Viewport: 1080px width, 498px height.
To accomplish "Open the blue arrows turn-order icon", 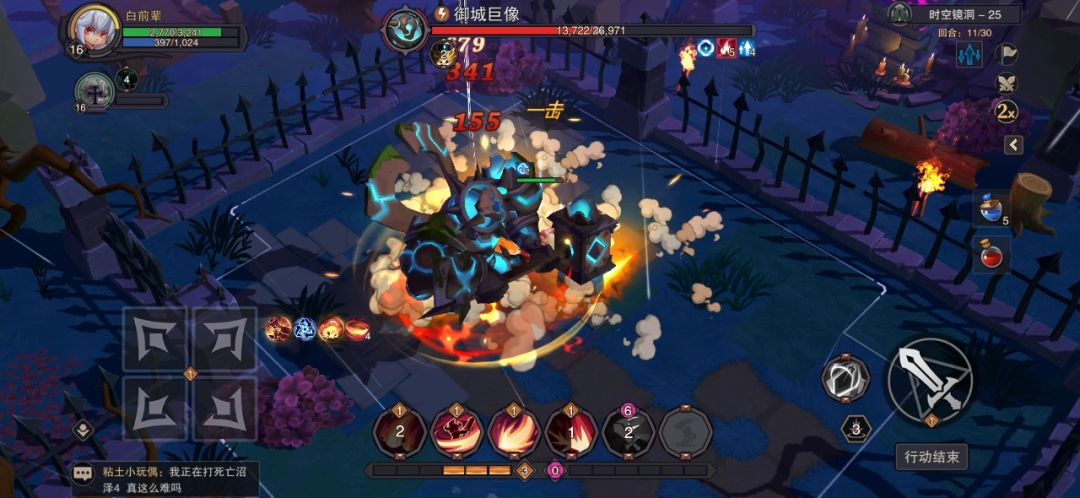I will click(x=968, y=55).
